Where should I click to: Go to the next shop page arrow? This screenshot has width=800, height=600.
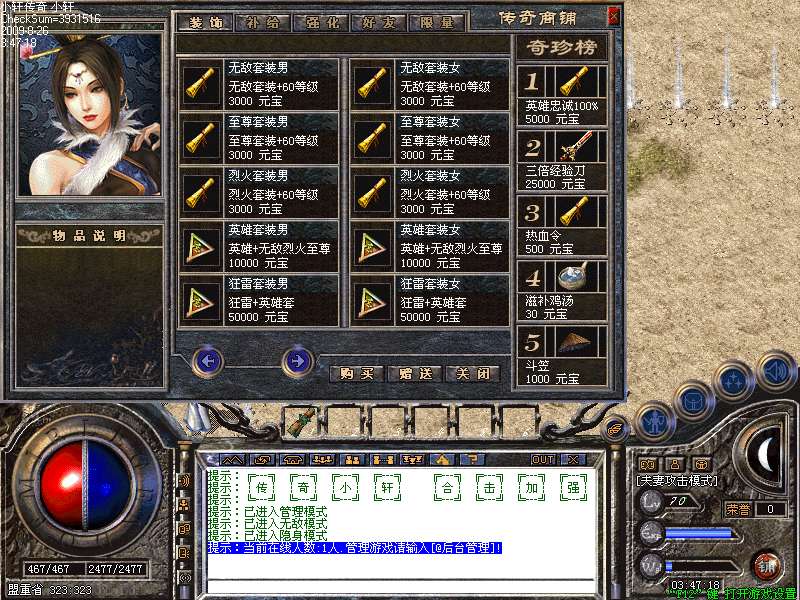[297, 359]
